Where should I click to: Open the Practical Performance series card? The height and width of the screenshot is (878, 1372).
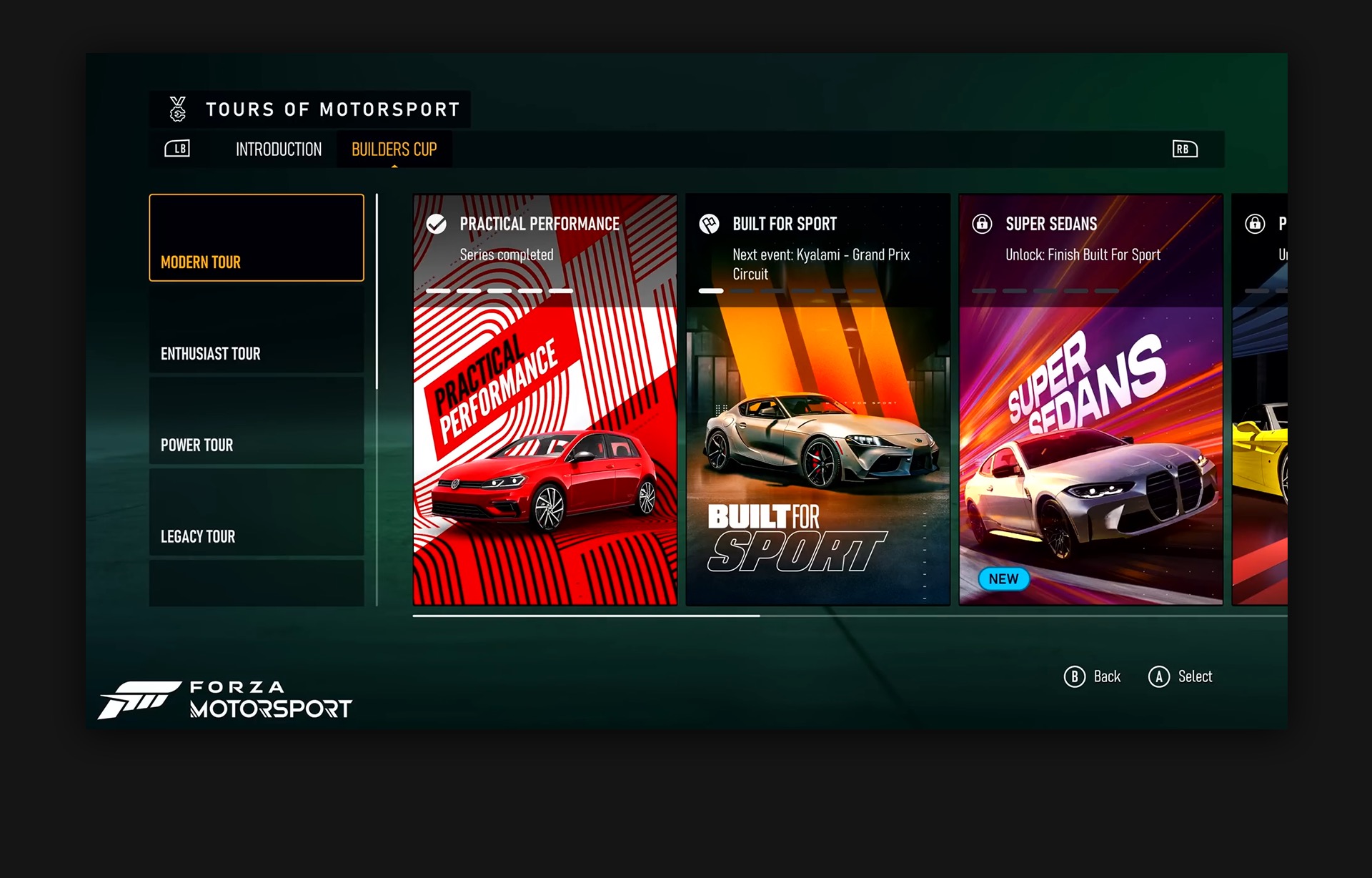[545, 400]
